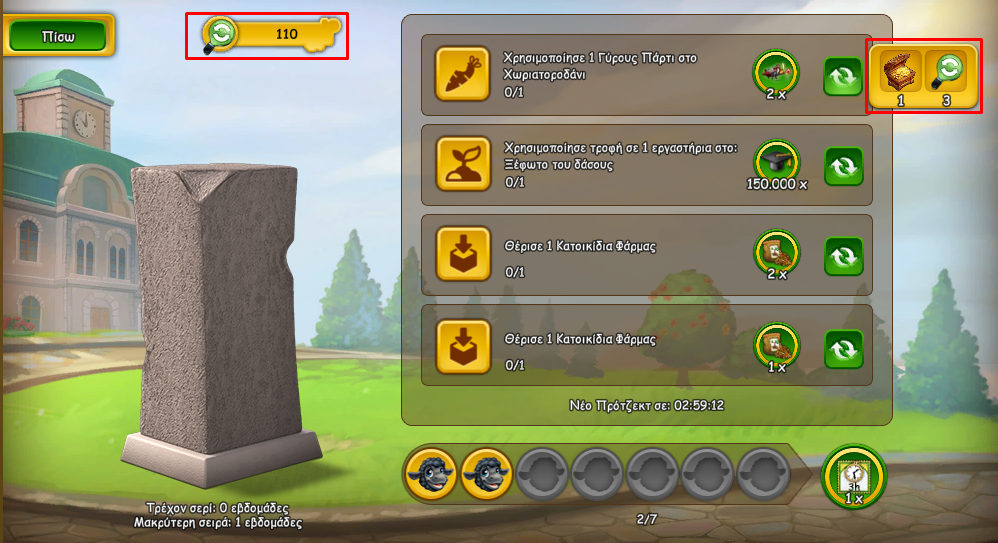View the 150.000 graduation cap reward
The image size is (998, 543).
pos(776,160)
